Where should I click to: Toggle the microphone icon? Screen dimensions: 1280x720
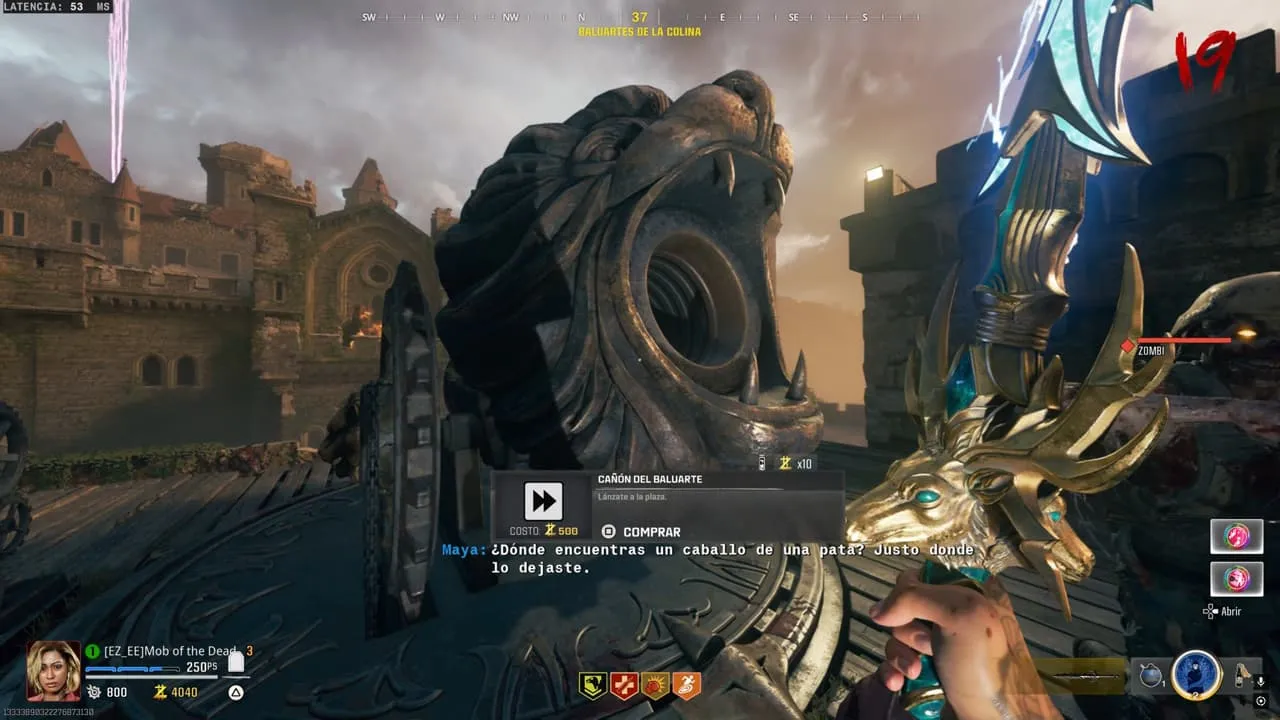coord(1260,681)
